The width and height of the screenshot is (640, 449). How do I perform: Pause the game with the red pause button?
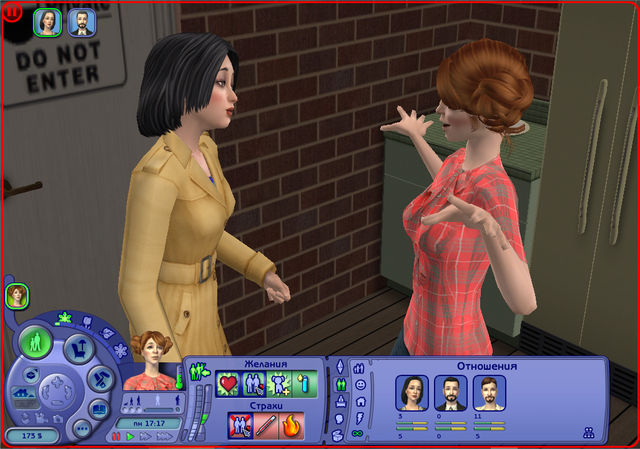[117, 437]
